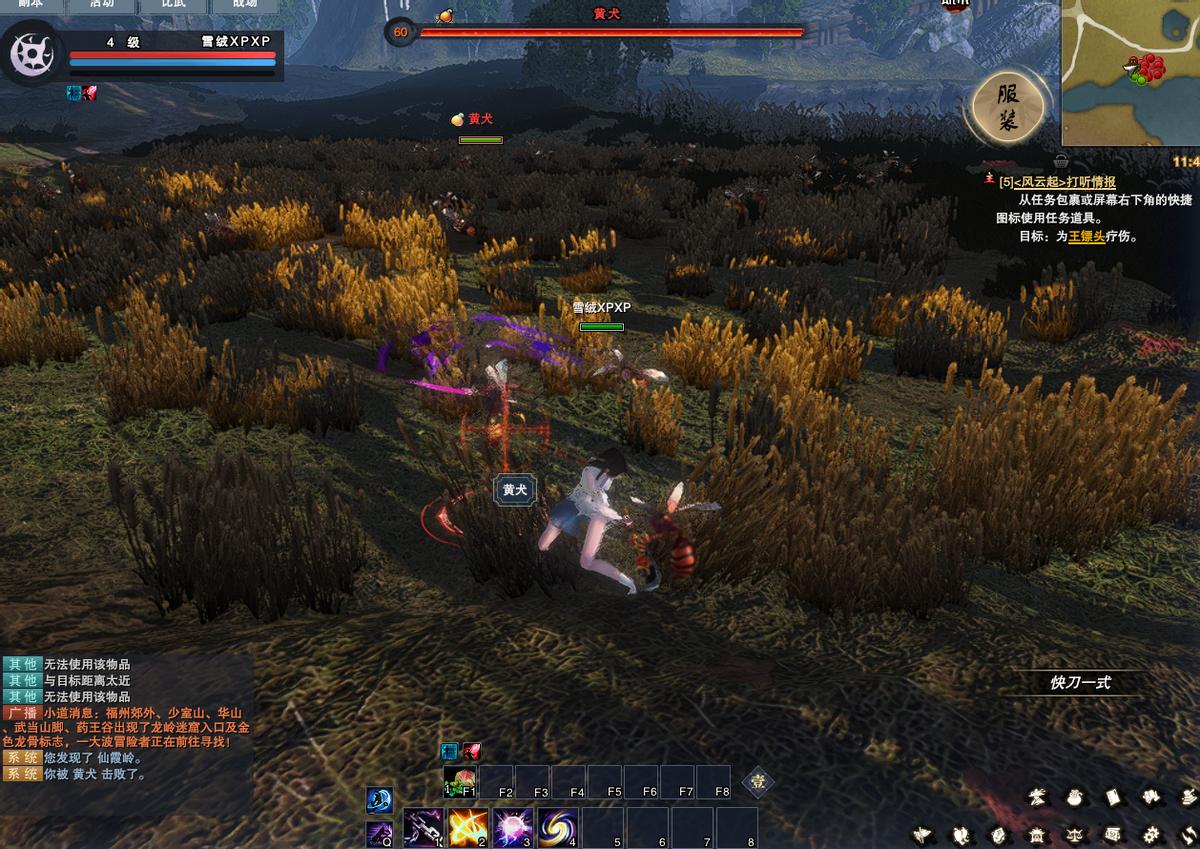Image resolution: width=1200 pixels, height=849 pixels.
Task: Use the flower item in slot F1
Action: [460, 782]
